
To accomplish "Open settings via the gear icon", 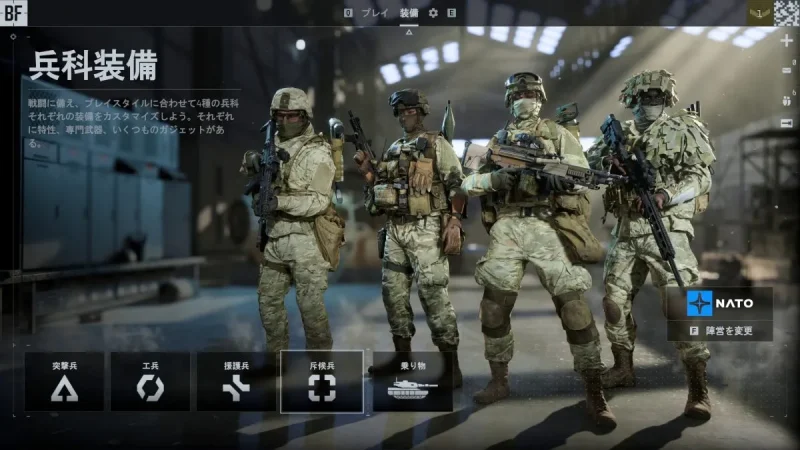I will click(433, 13).
